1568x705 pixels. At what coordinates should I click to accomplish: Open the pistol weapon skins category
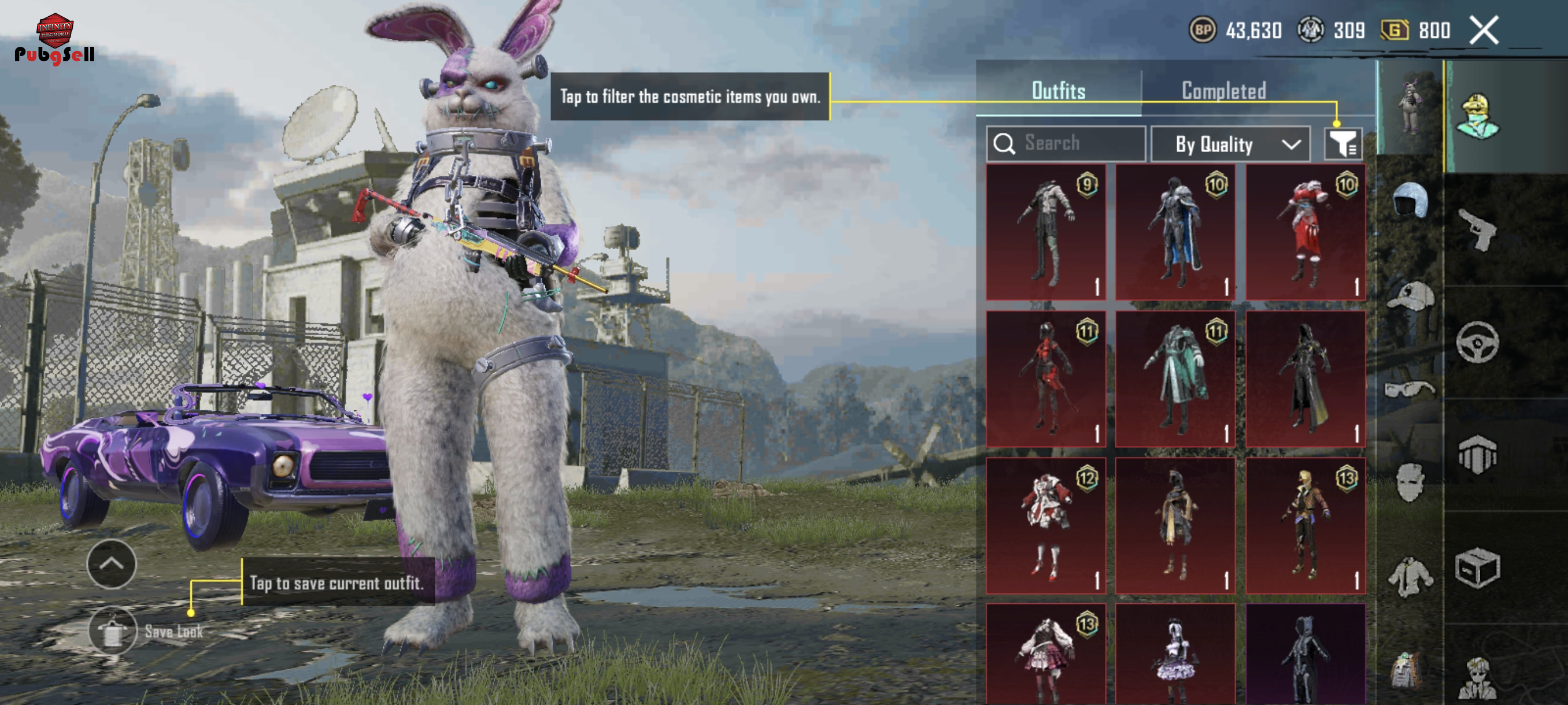pyautogui.click(x=1477, y=229)
